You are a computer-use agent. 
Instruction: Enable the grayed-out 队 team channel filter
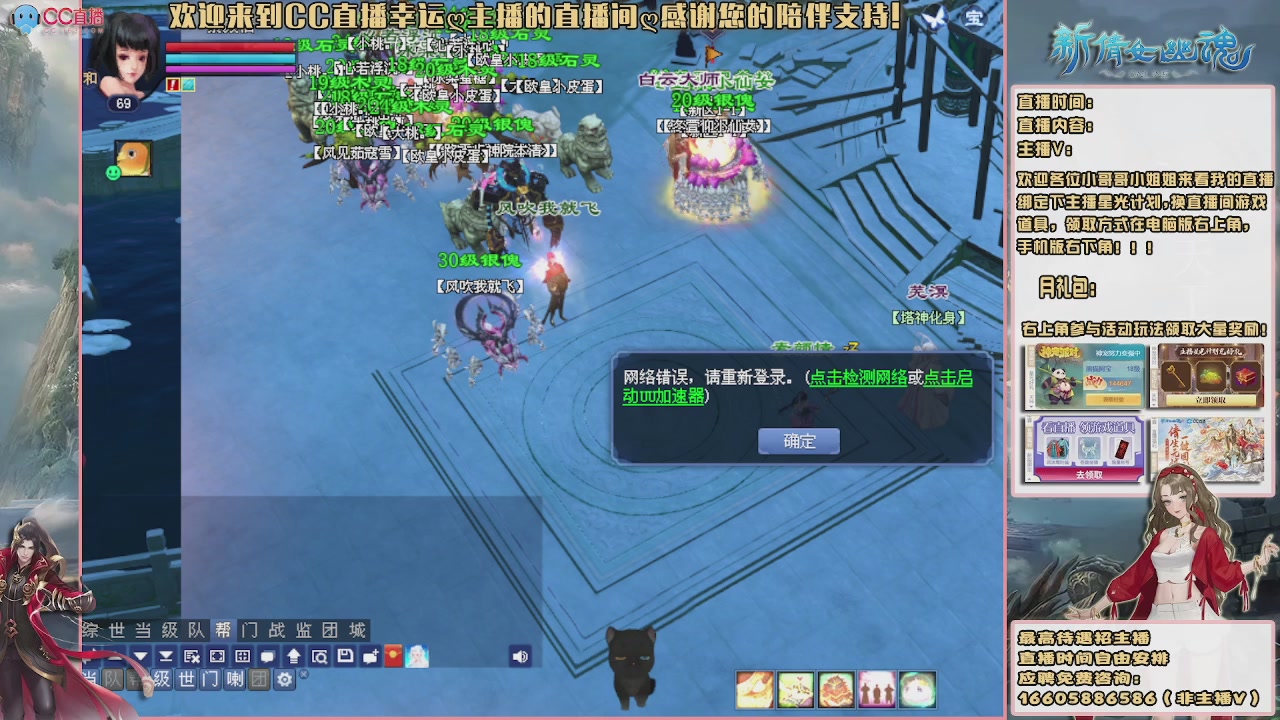pyautogui.click(x=112, y=679)
